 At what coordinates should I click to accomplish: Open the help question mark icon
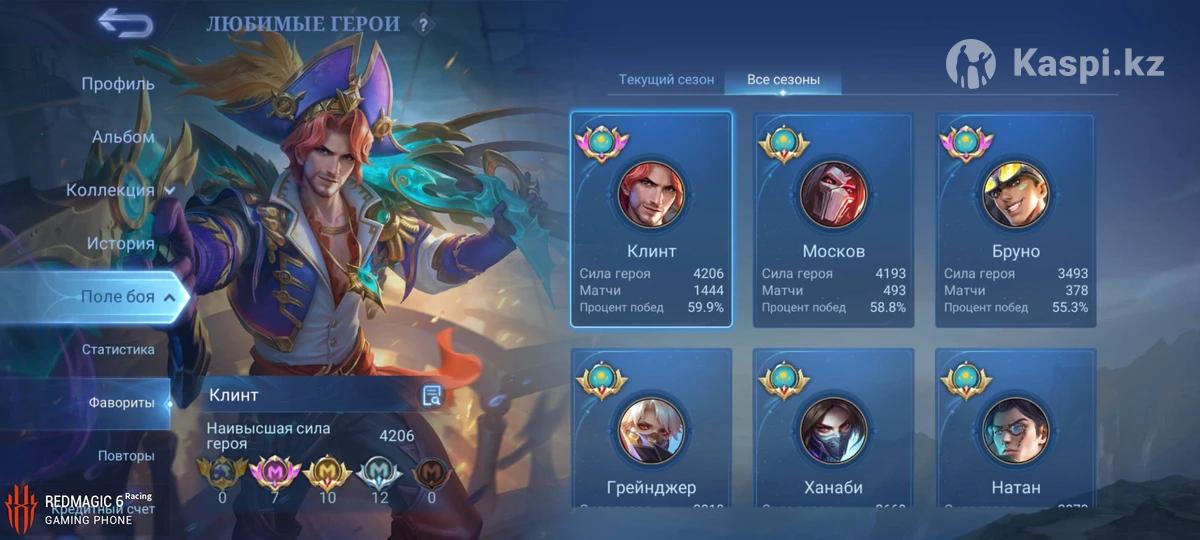click(x=423, y=25)
